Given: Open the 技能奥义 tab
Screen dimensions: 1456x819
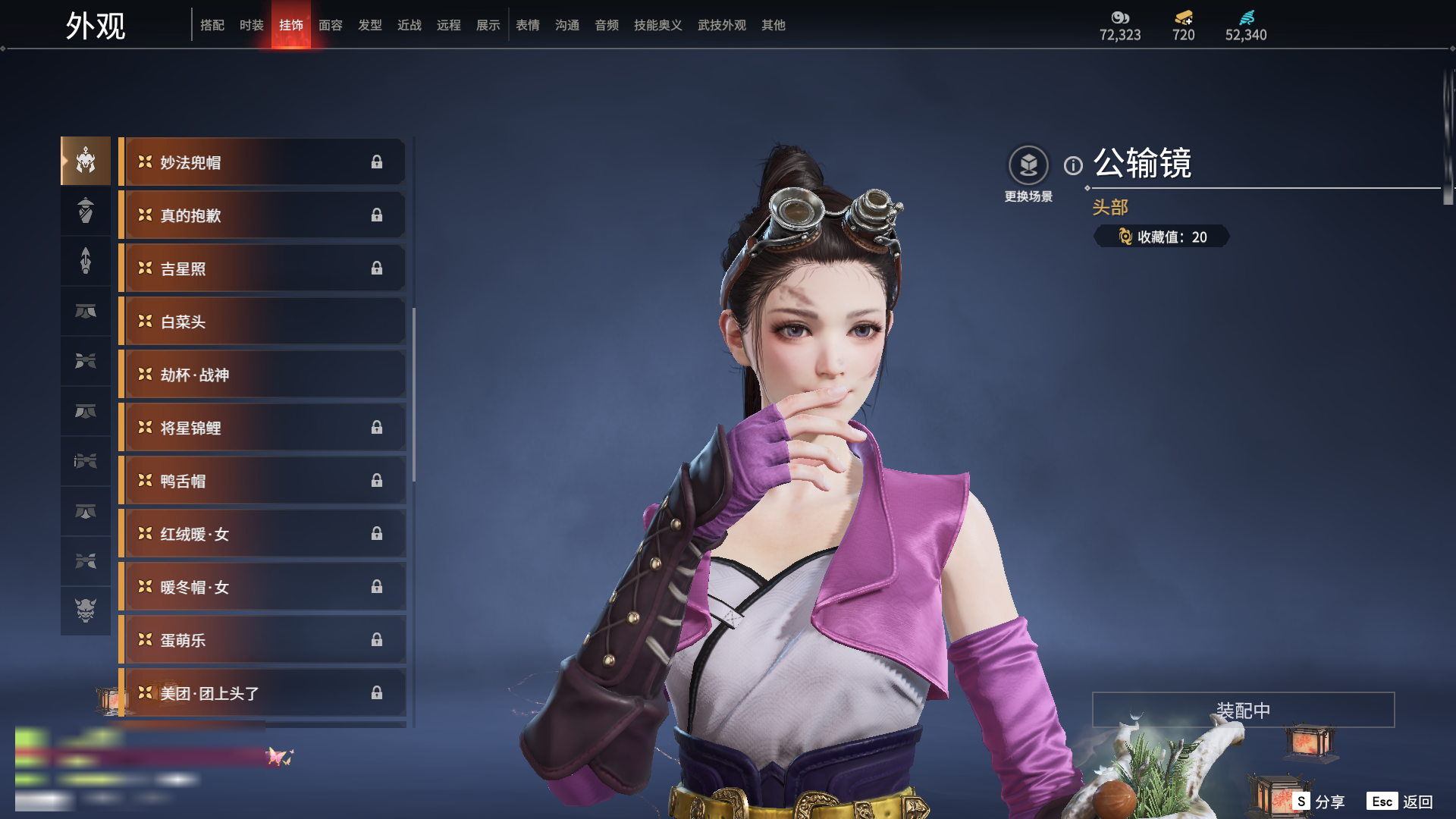Looking at the screenshot, I should (x=658, y=25).
